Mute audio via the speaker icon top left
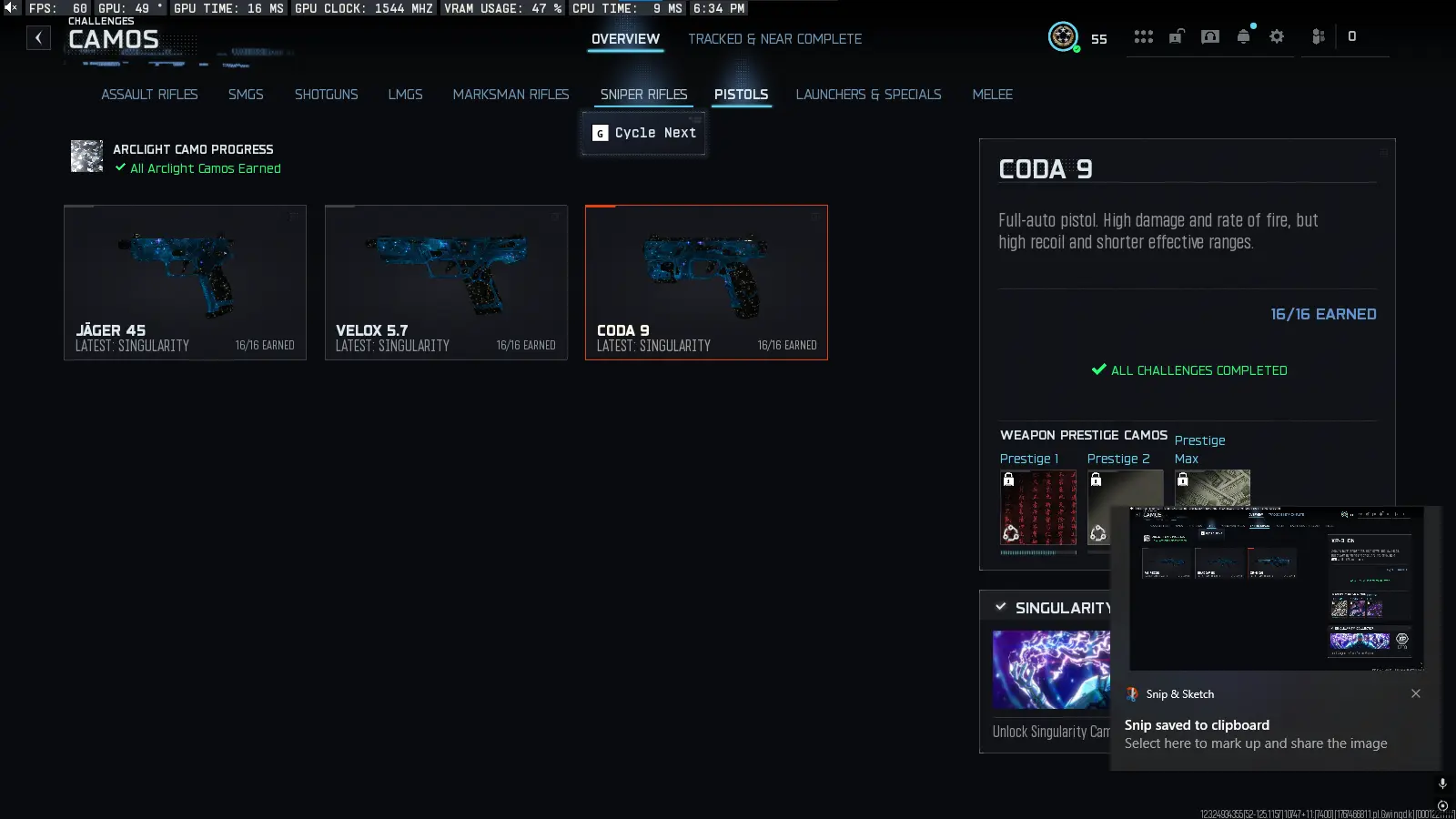This screenshot has width=1456, height=819. (x=10, y=7)
